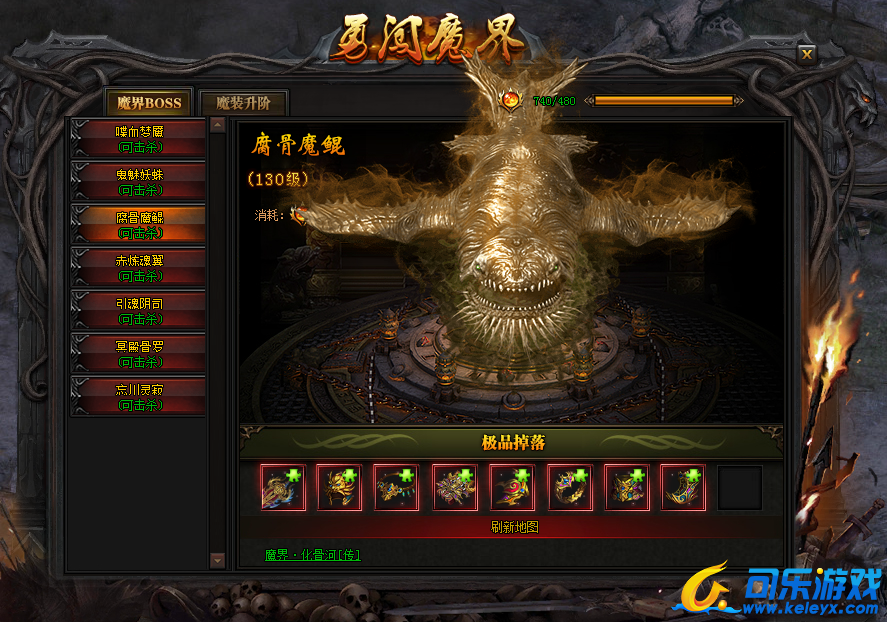Pick the 忘川灵寂 boss entry
Screen dimensions: 887x622
point(139,396)
